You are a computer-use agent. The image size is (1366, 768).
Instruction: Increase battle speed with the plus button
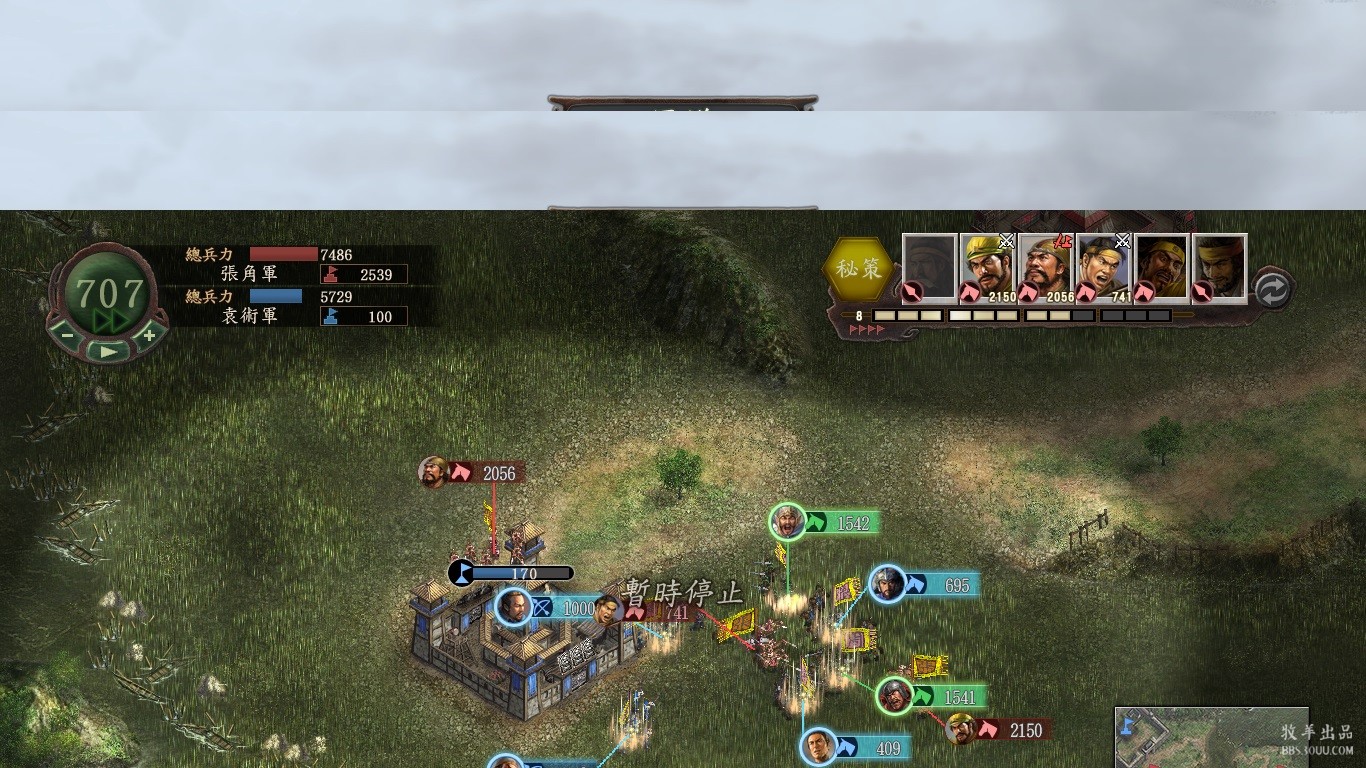pyautogui.click(x=149, y=335)
